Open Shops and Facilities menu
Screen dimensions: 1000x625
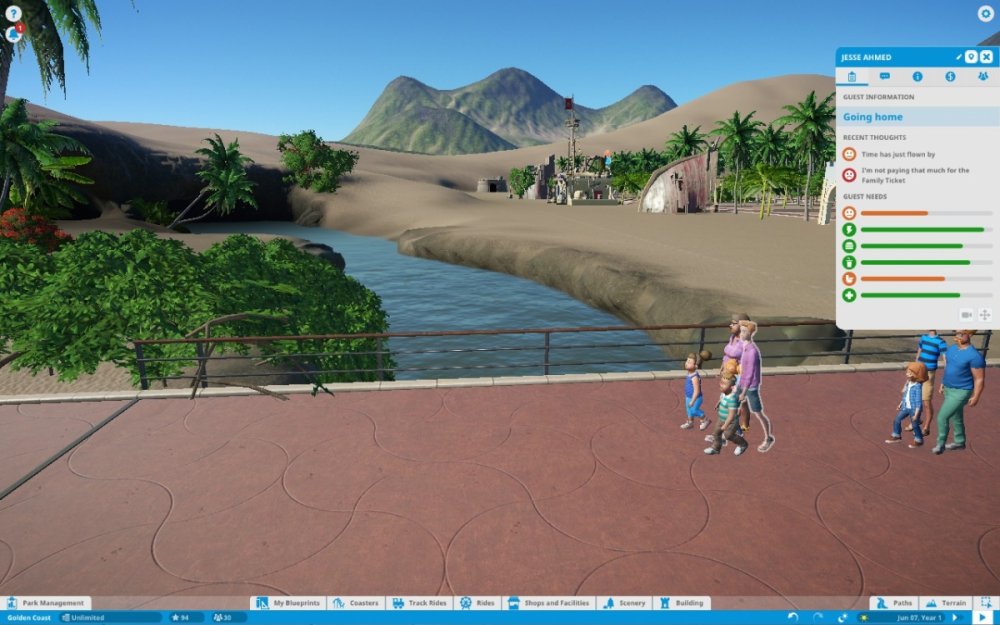(549, 603)
